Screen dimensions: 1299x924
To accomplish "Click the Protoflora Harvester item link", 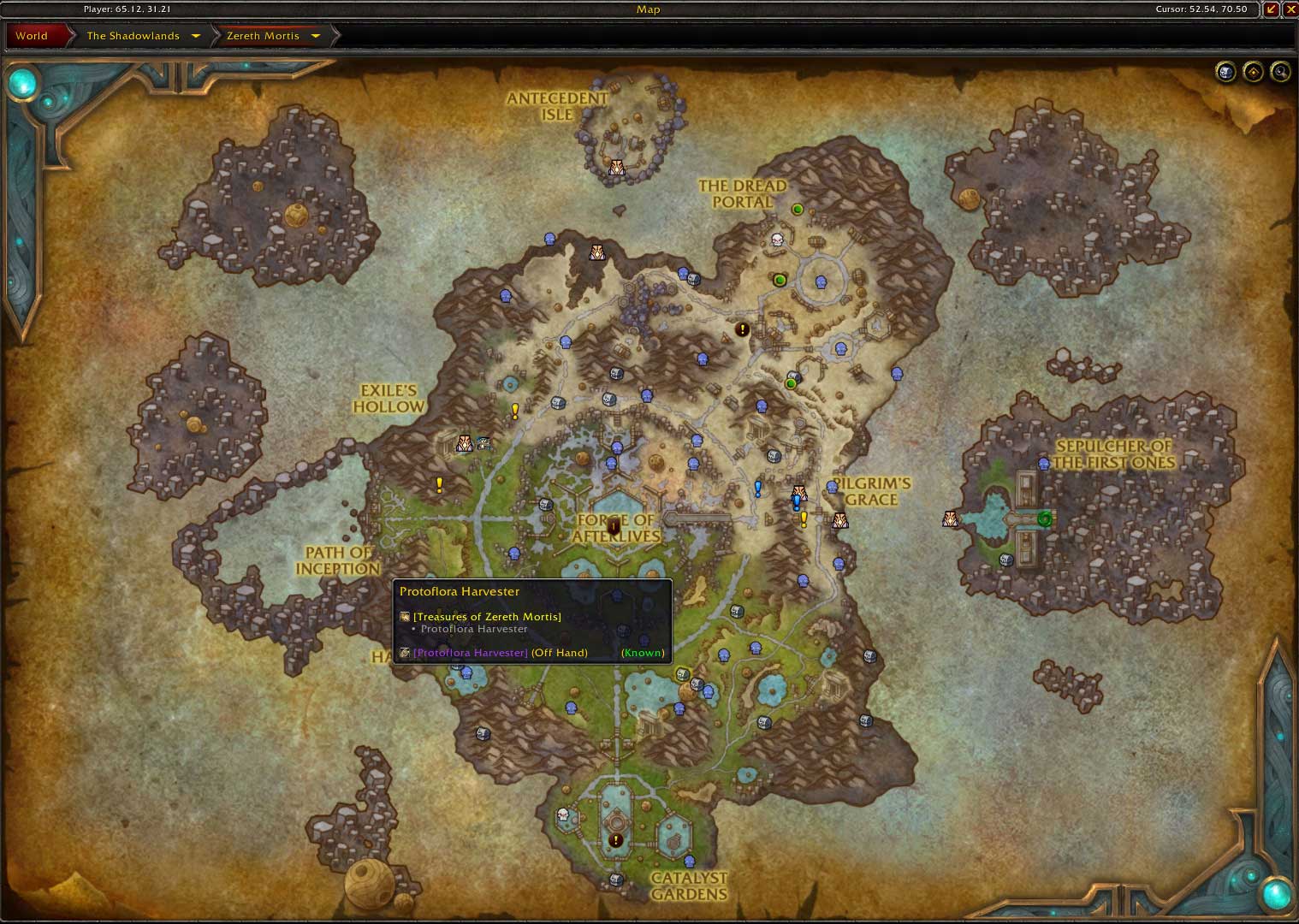I will [470, 652].
